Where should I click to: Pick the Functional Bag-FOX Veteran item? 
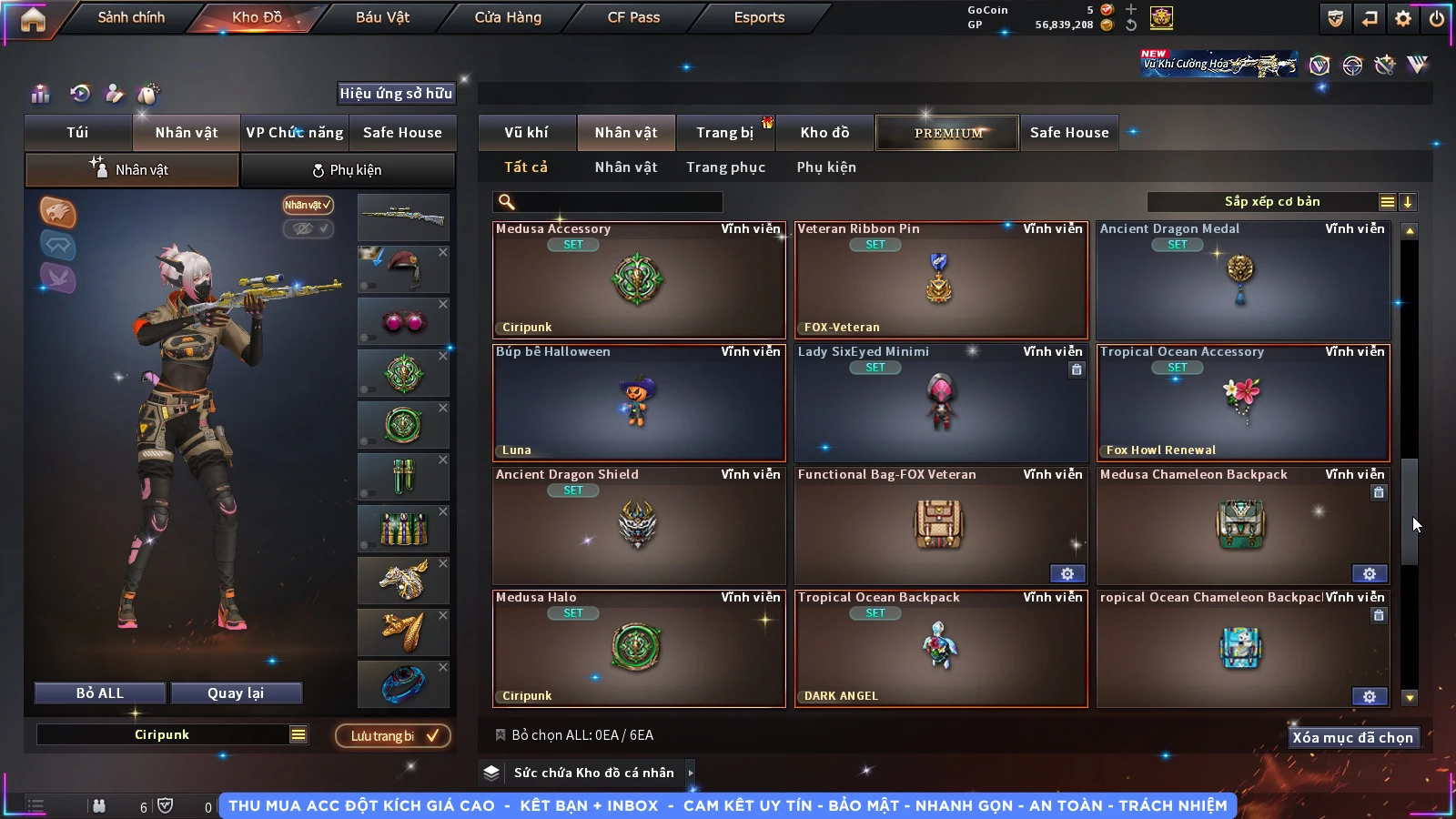click(940, 526)
